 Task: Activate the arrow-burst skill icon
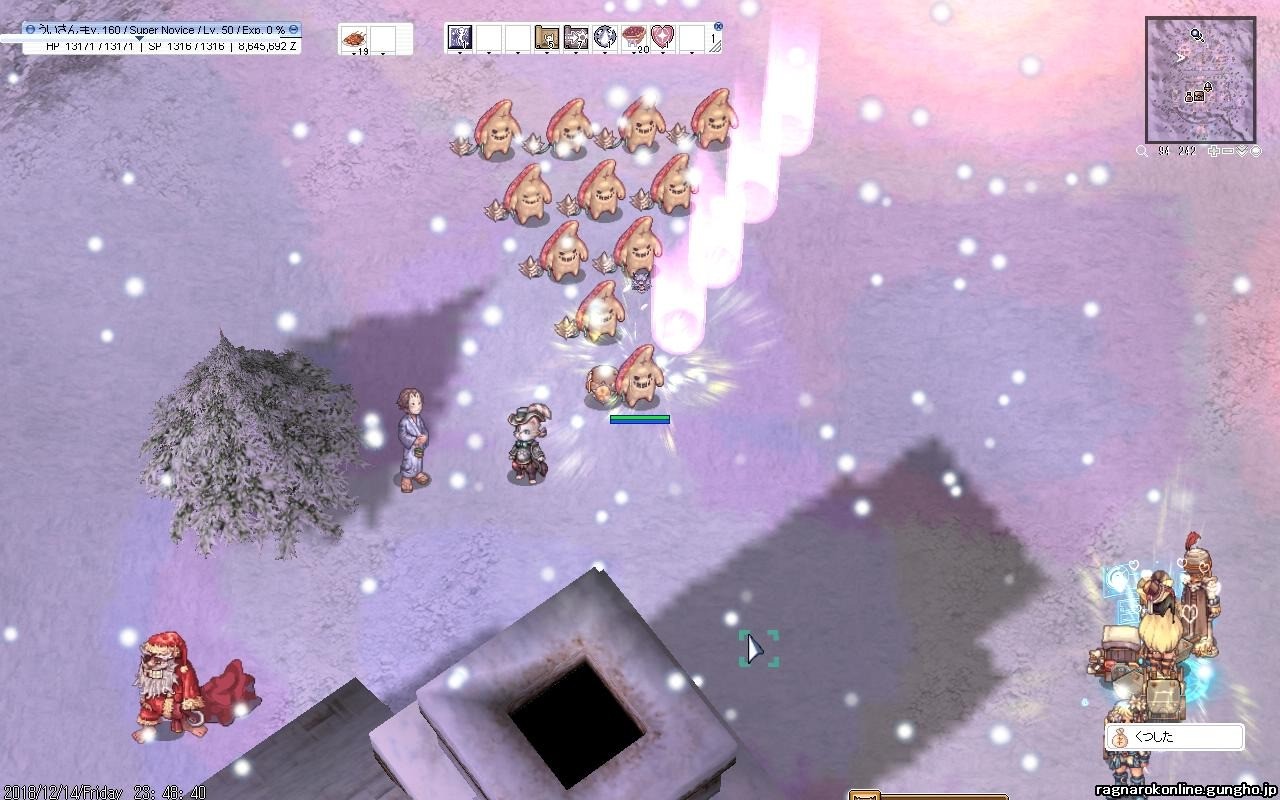coord(575,38)
